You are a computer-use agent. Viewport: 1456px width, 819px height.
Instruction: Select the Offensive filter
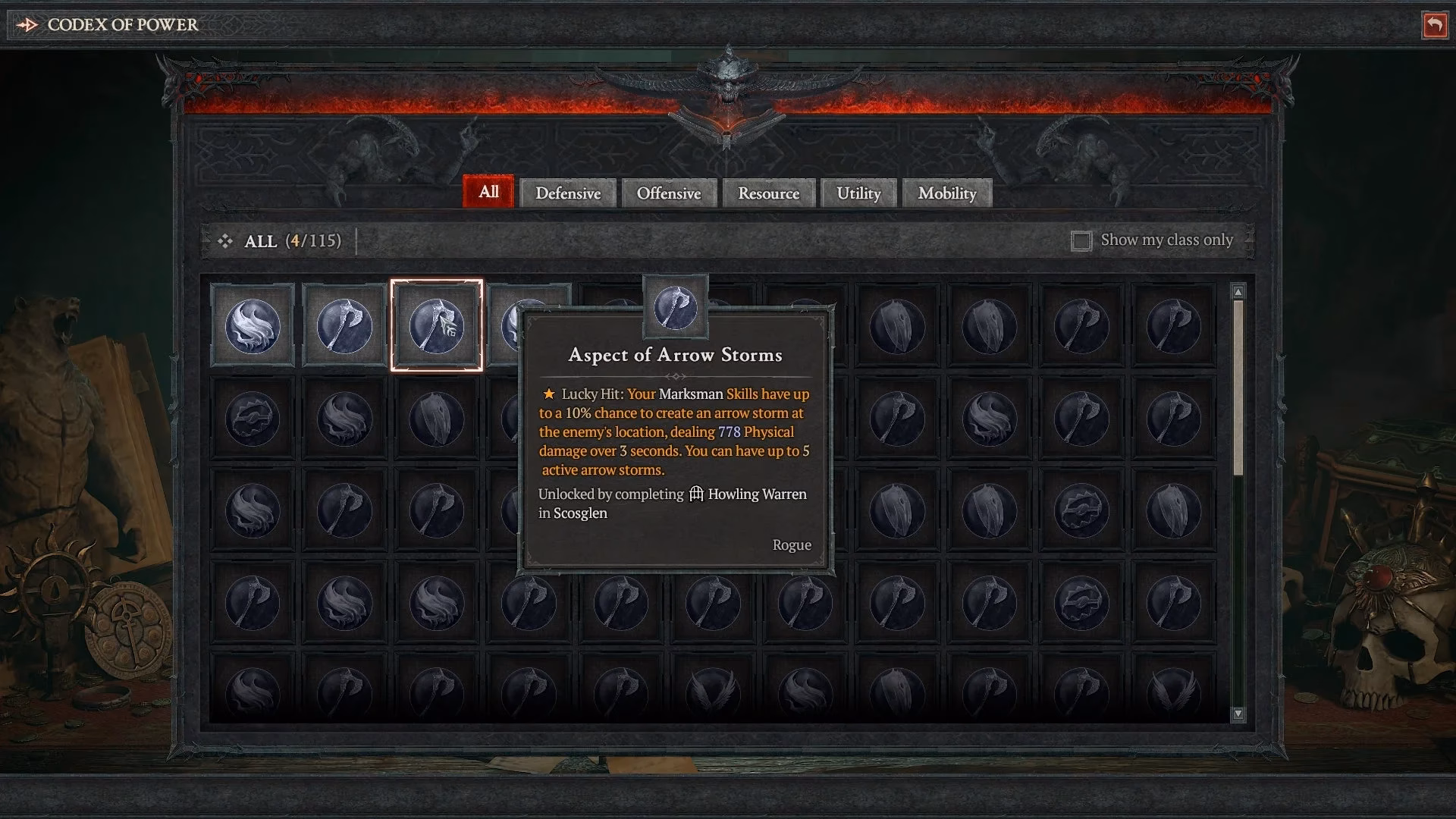(669, 193)
